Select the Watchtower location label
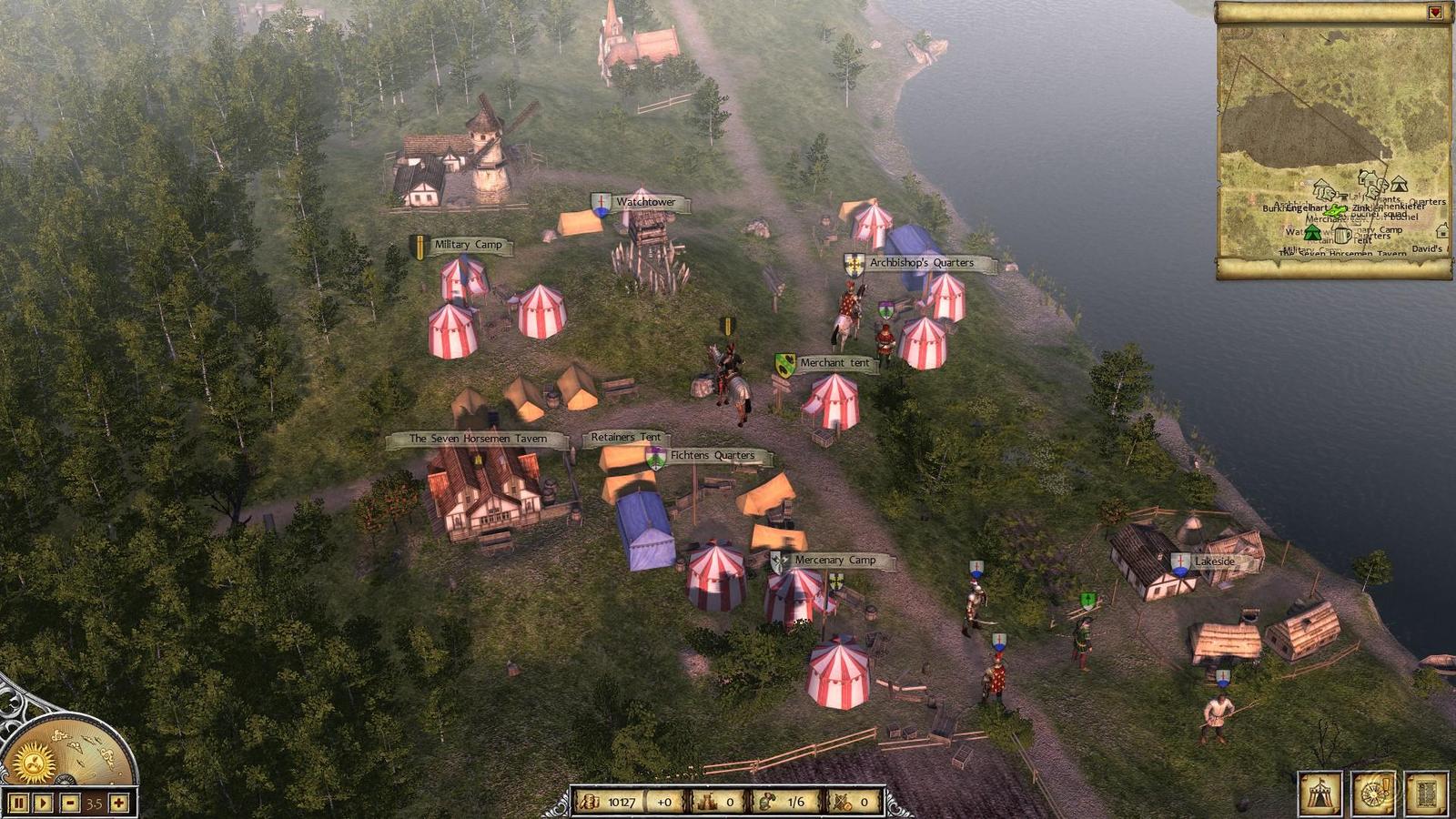The image size is (1456, 819). [646, 202]
